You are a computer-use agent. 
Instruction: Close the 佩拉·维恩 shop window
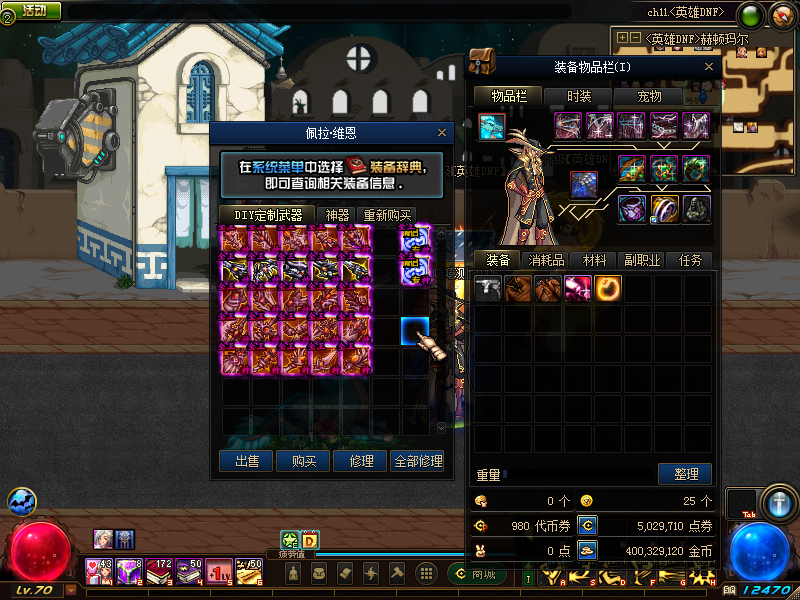[x=442, y=132]
